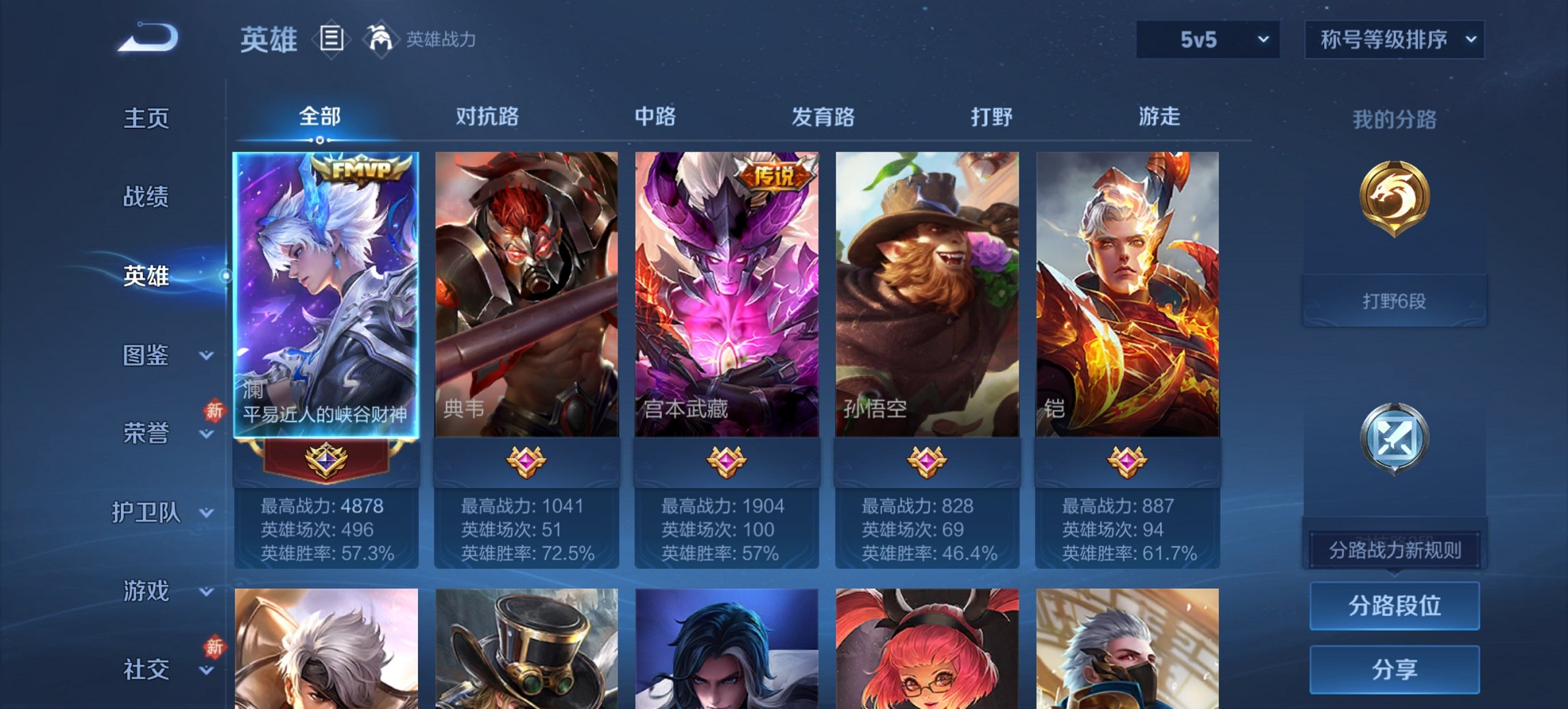
Task: Open 战绩 from the left sidebar
Action: 147,198
